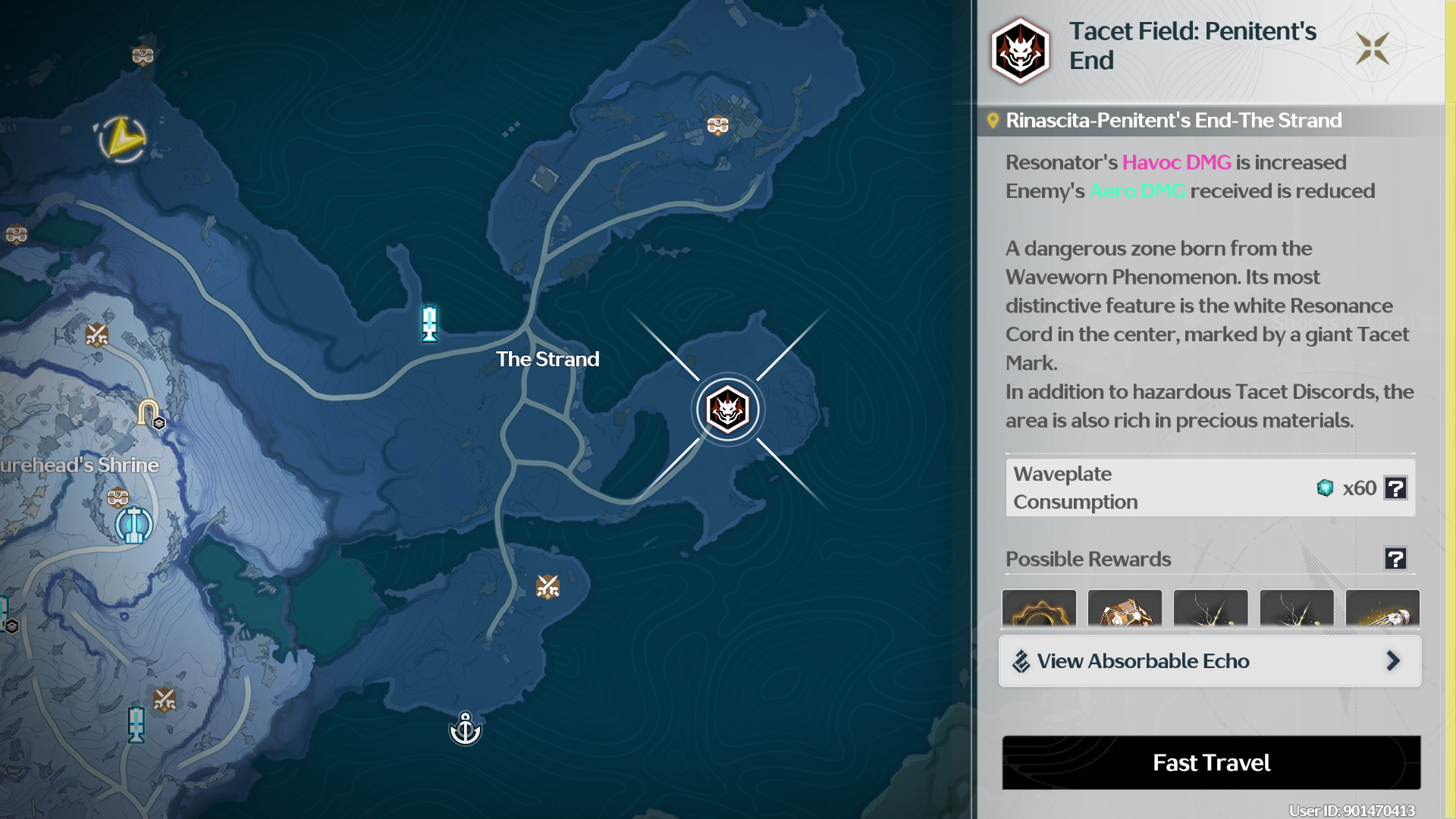Screen dimensions: 1456x819
Task: Select the anchor dock map marker
Action: (x=465, y=730)
